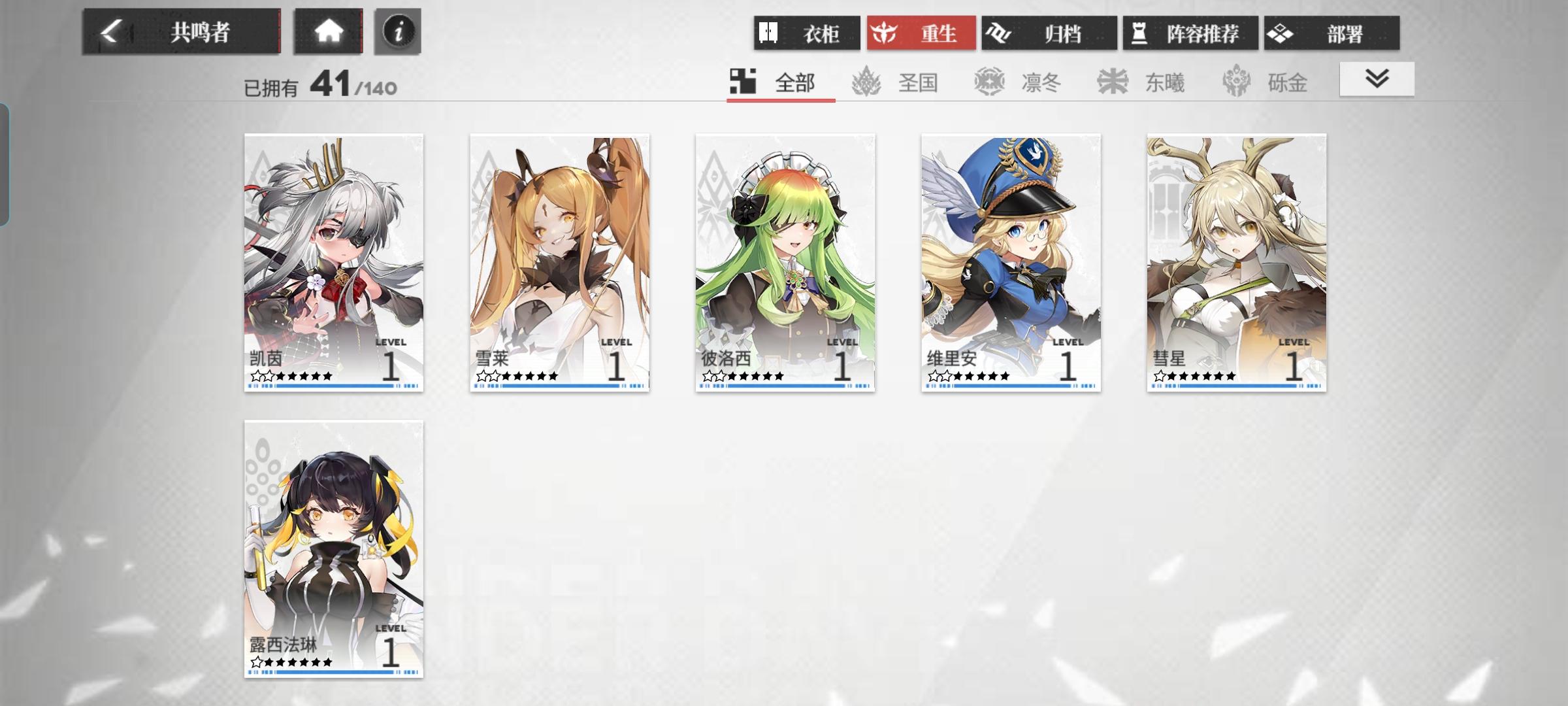Click the home icon in top bar
The image size is (1568, 706).
click(x=329, y=29)
